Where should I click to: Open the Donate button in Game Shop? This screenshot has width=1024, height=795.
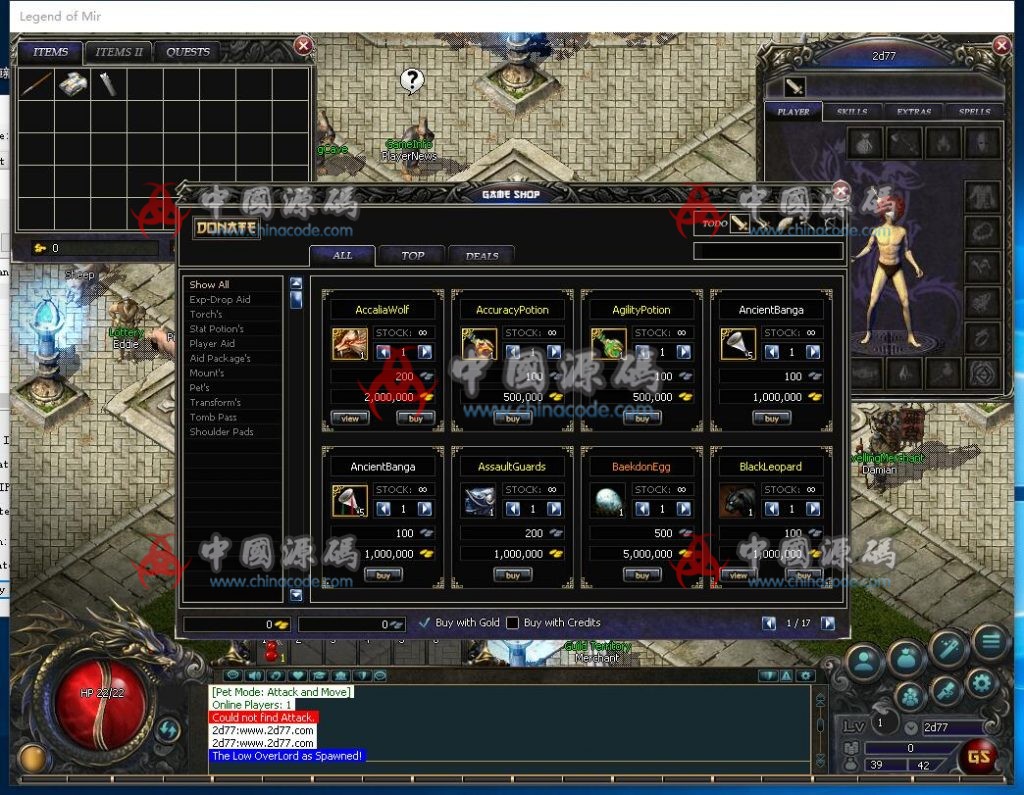coord(226,228)
